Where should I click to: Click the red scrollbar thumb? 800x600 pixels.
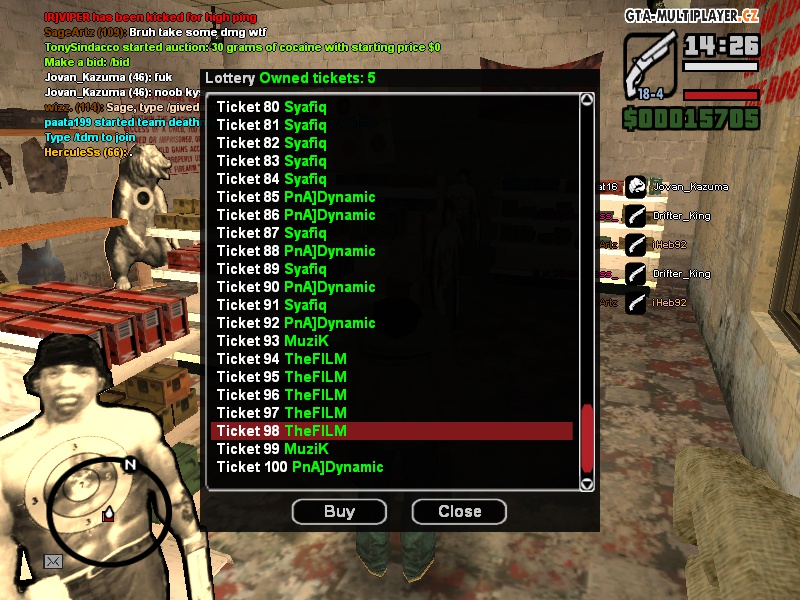(587, 436)
